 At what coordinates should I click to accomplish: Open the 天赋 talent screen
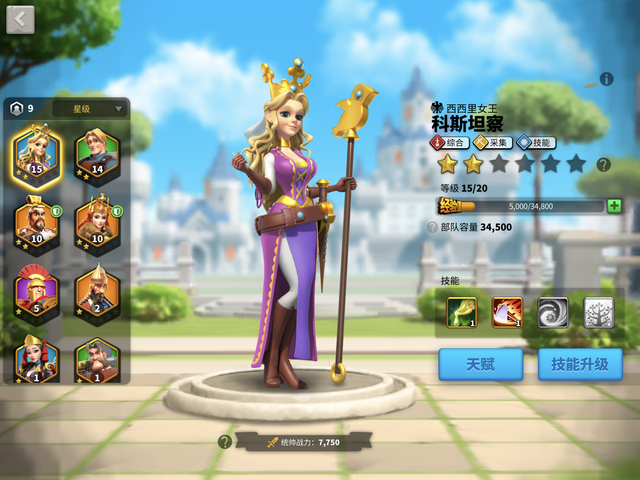480,364
